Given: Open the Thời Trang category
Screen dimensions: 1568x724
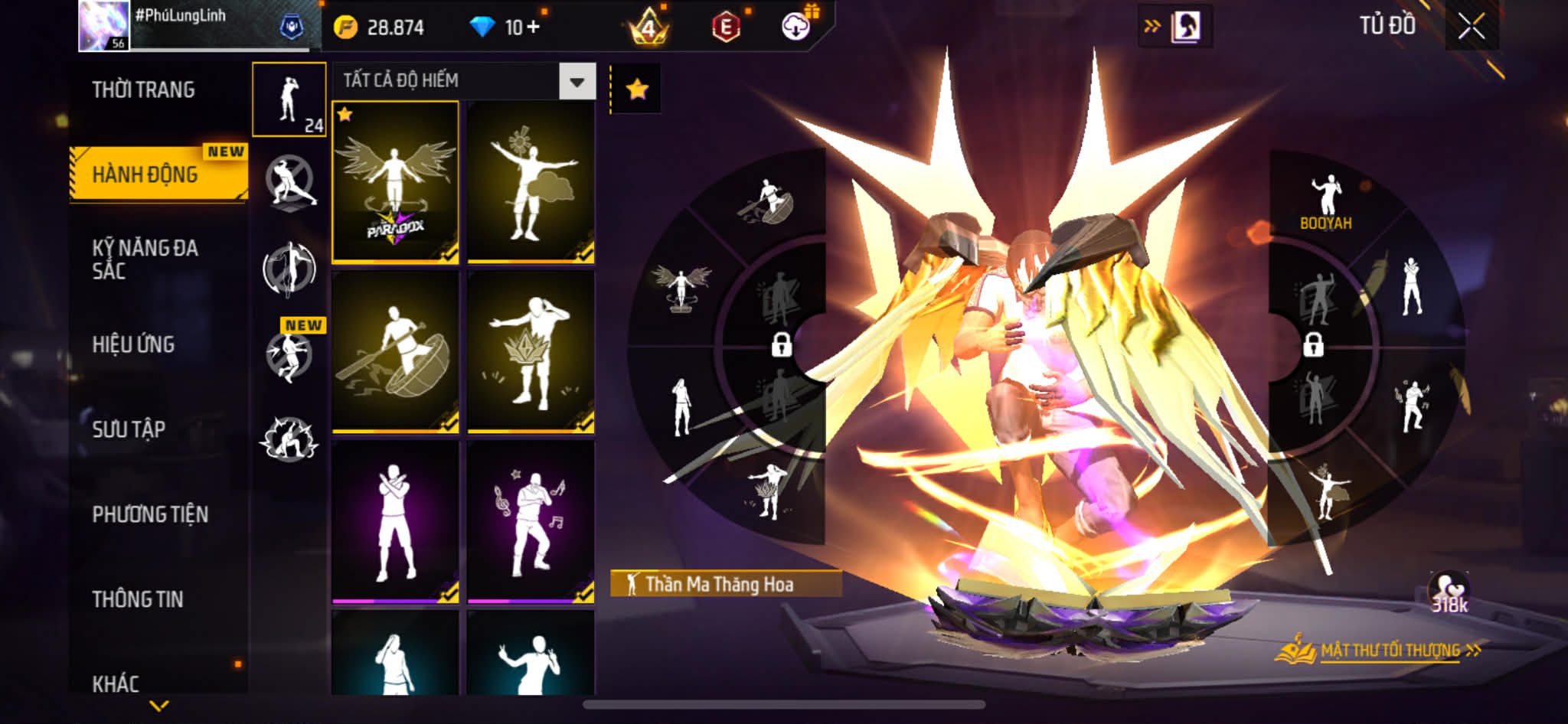Looking at the screenshot, I should point(144,90).
